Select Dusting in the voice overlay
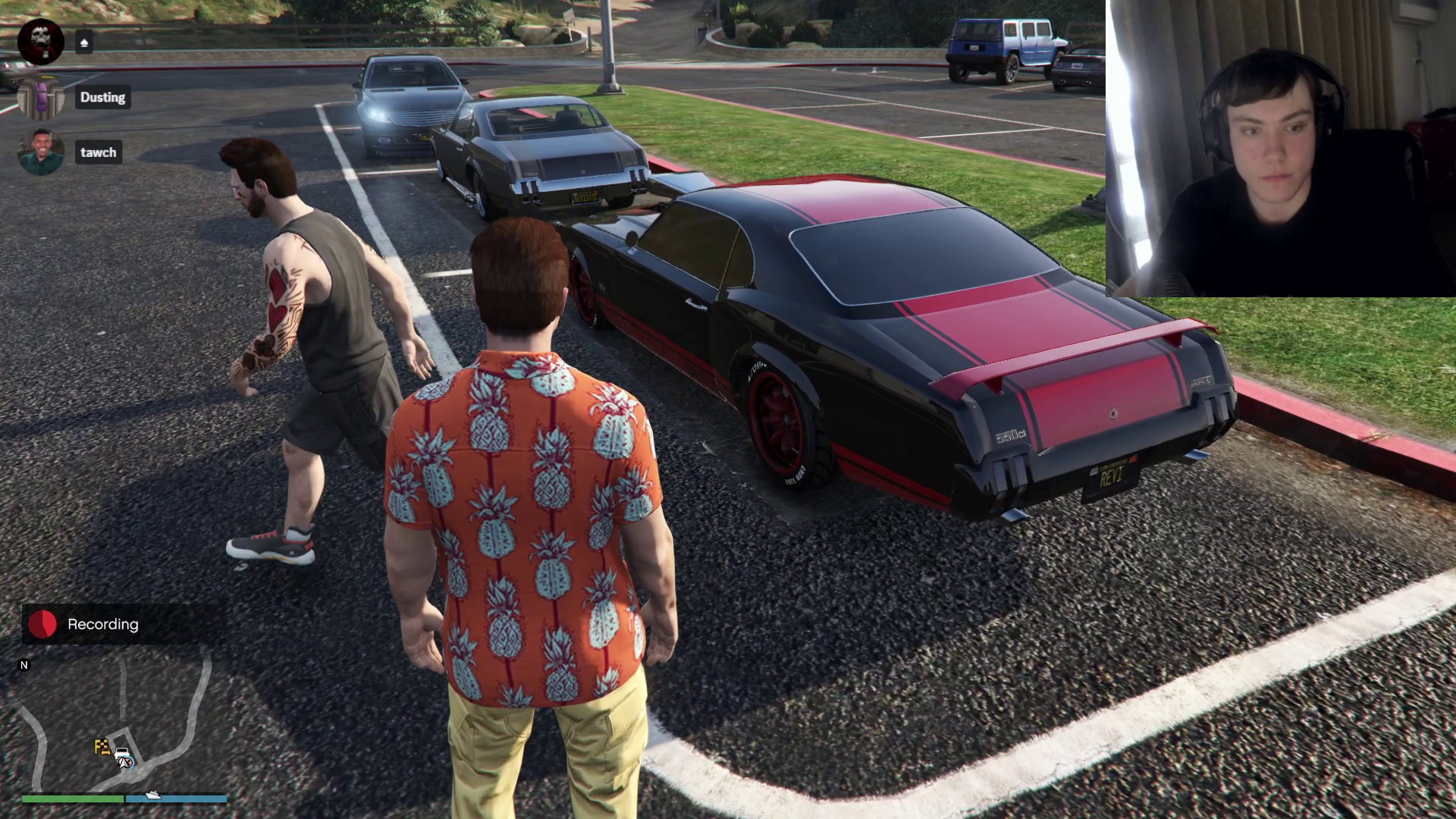Image resolution: width=1456 pixels, height=819 pixels. point(102,97)
